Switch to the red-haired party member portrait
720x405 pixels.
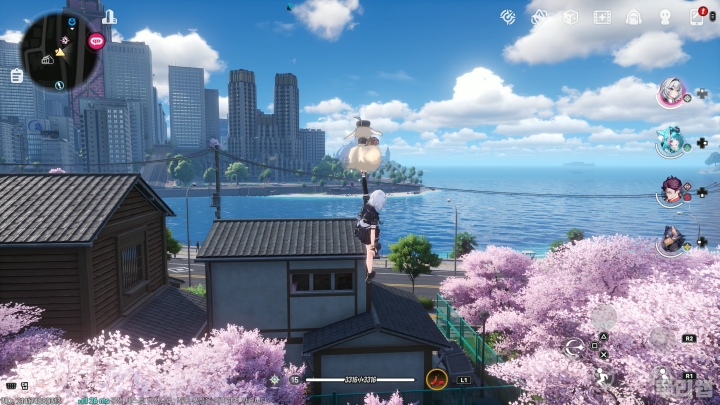[670, 190]
